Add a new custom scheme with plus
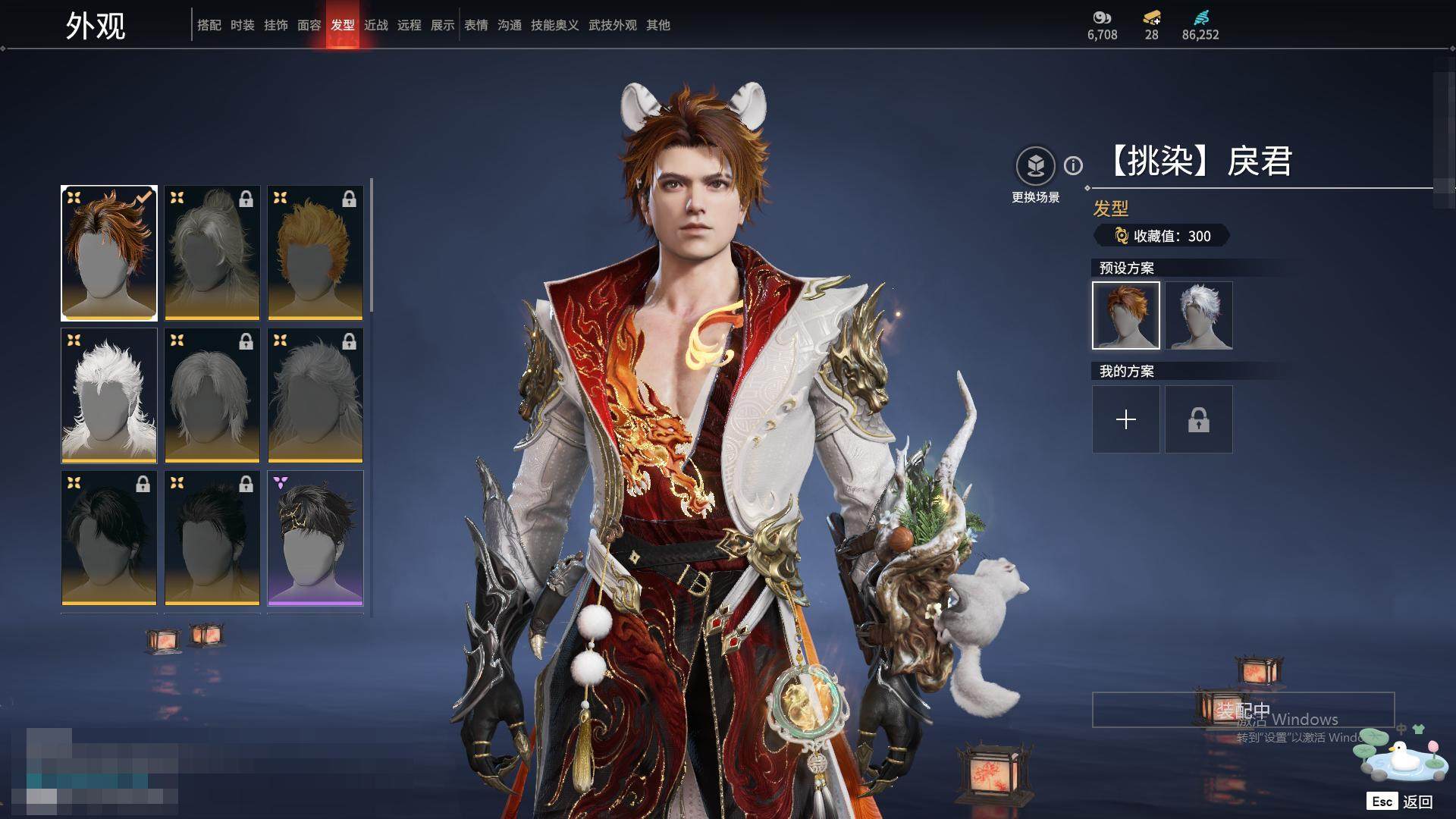 pos(1126,419)
